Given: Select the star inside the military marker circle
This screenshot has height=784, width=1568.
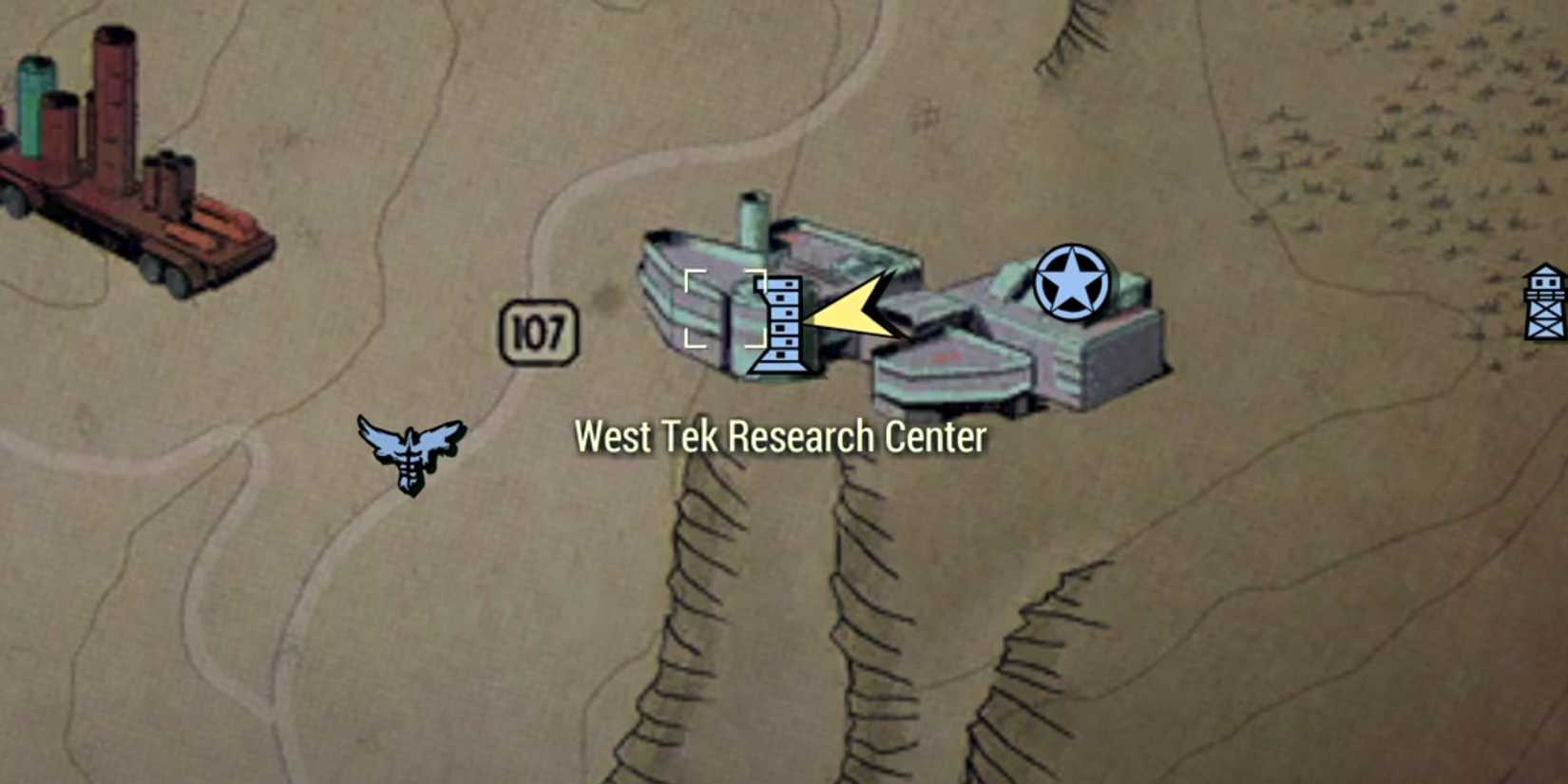Looking at the screenshot, I should pyautogui.click(x=1072, y=281).
